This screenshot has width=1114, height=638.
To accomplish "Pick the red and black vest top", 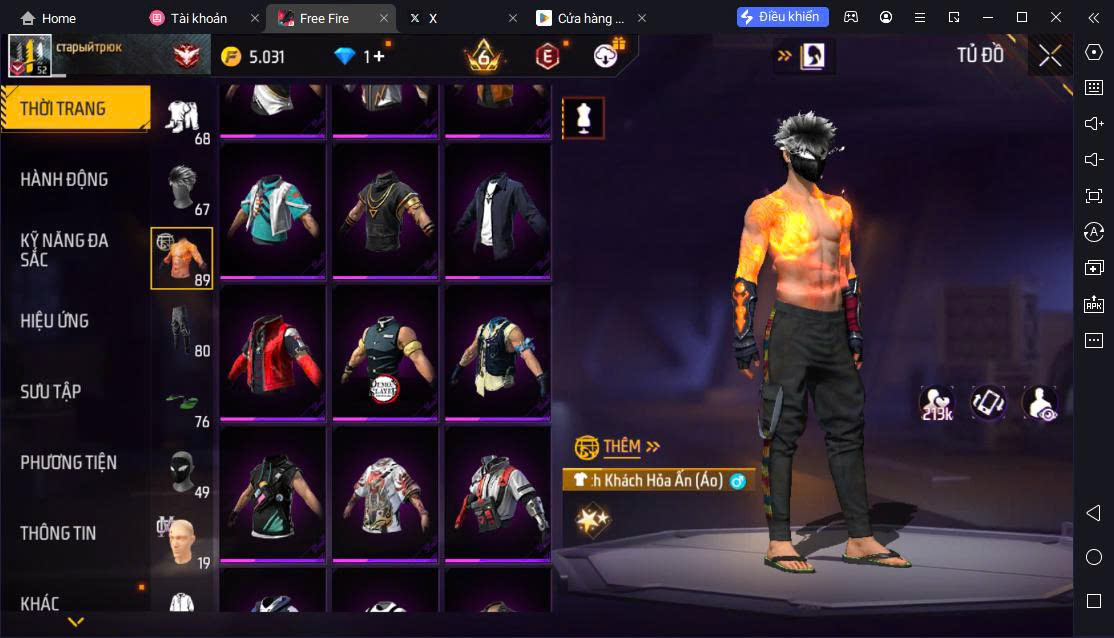I will 273,352.
